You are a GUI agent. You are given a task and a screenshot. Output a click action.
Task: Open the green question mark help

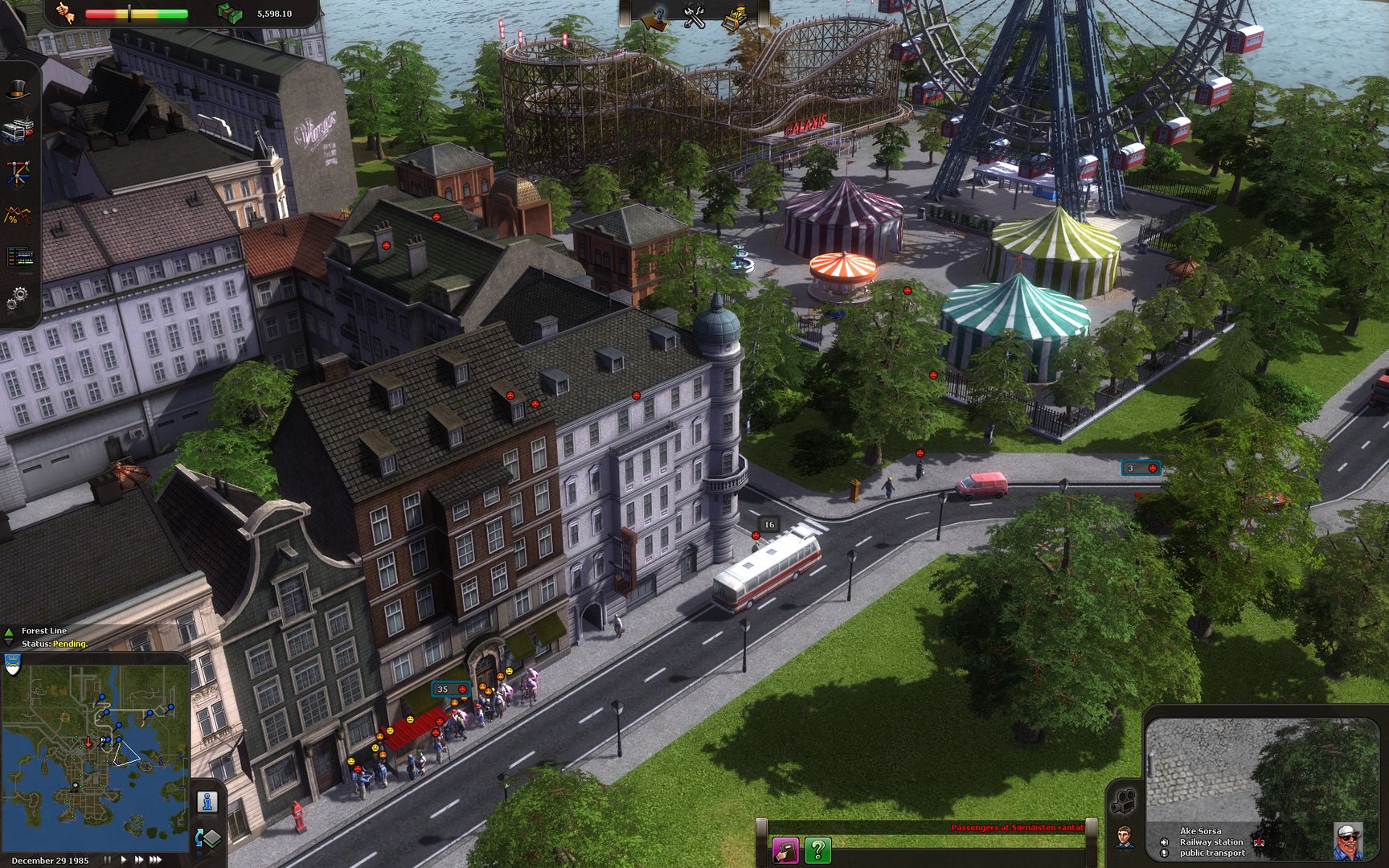[817, 850]
